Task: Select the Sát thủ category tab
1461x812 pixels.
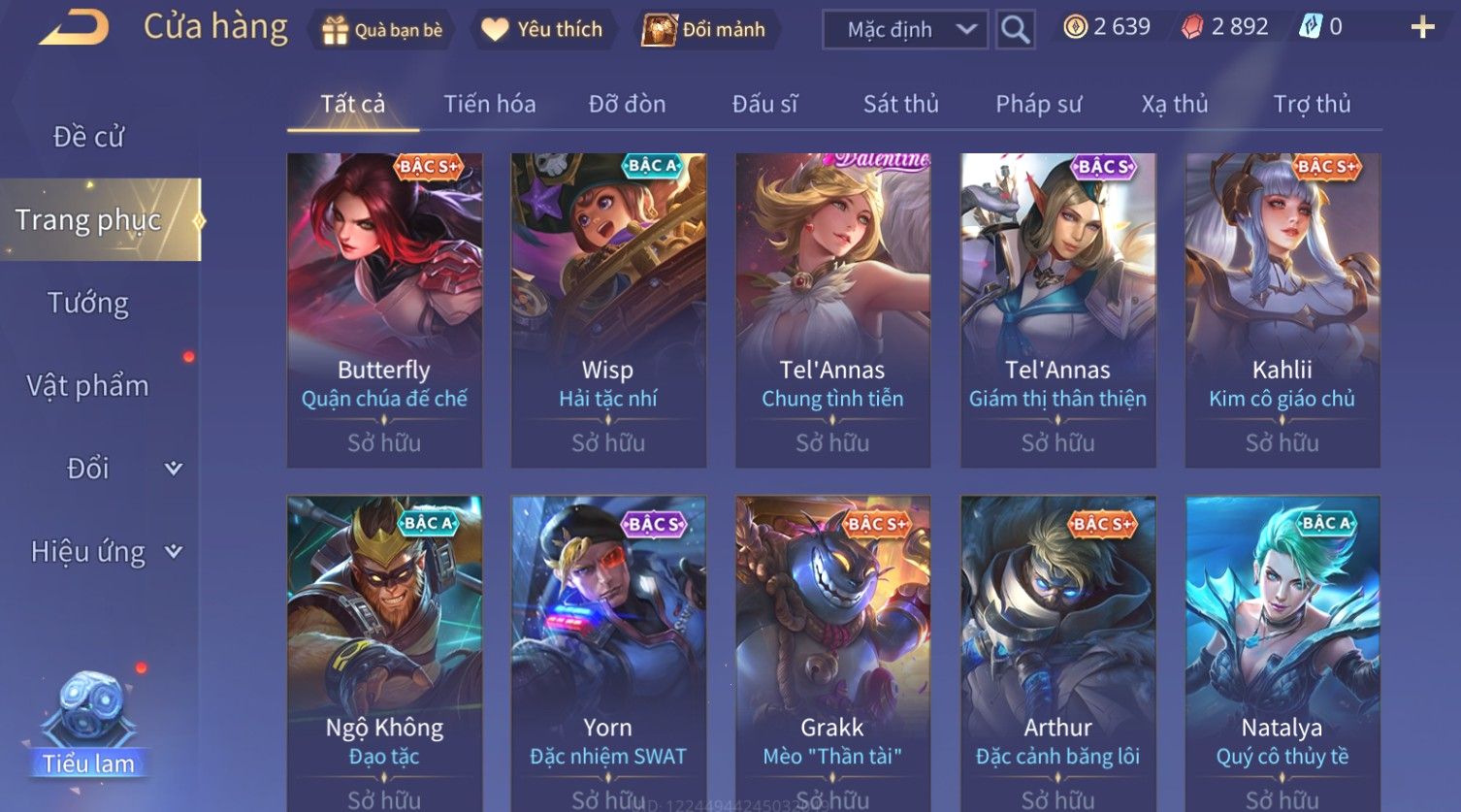Action: 900,104
